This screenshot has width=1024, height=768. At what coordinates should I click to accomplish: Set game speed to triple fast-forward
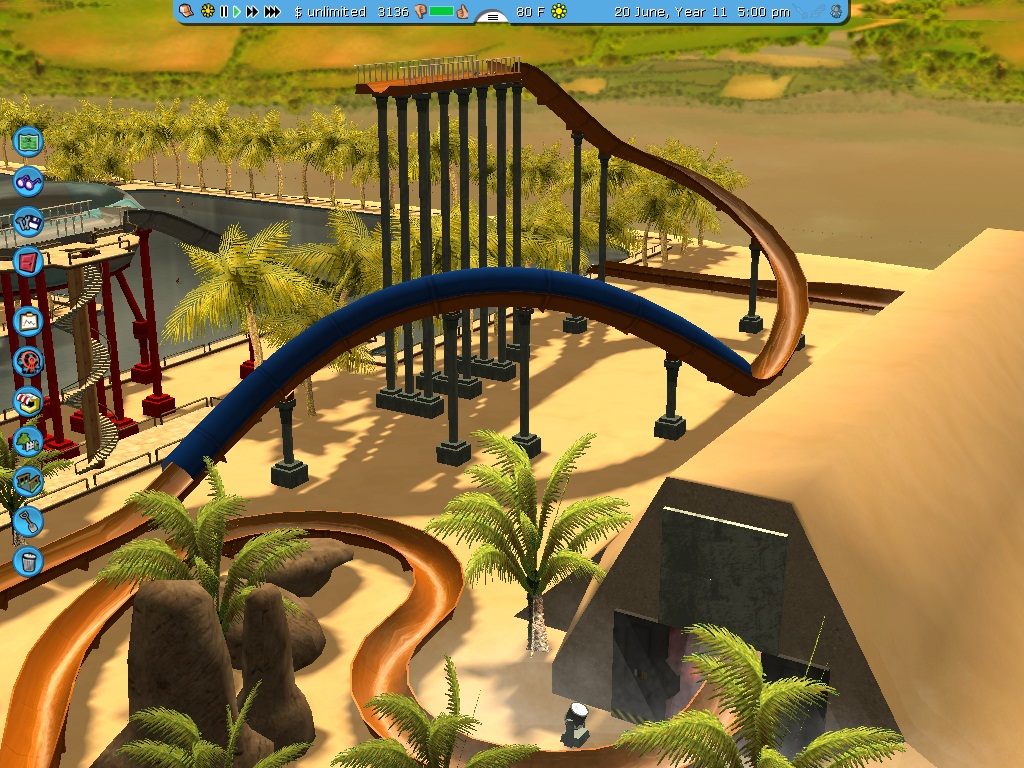[x=272, y=12]
